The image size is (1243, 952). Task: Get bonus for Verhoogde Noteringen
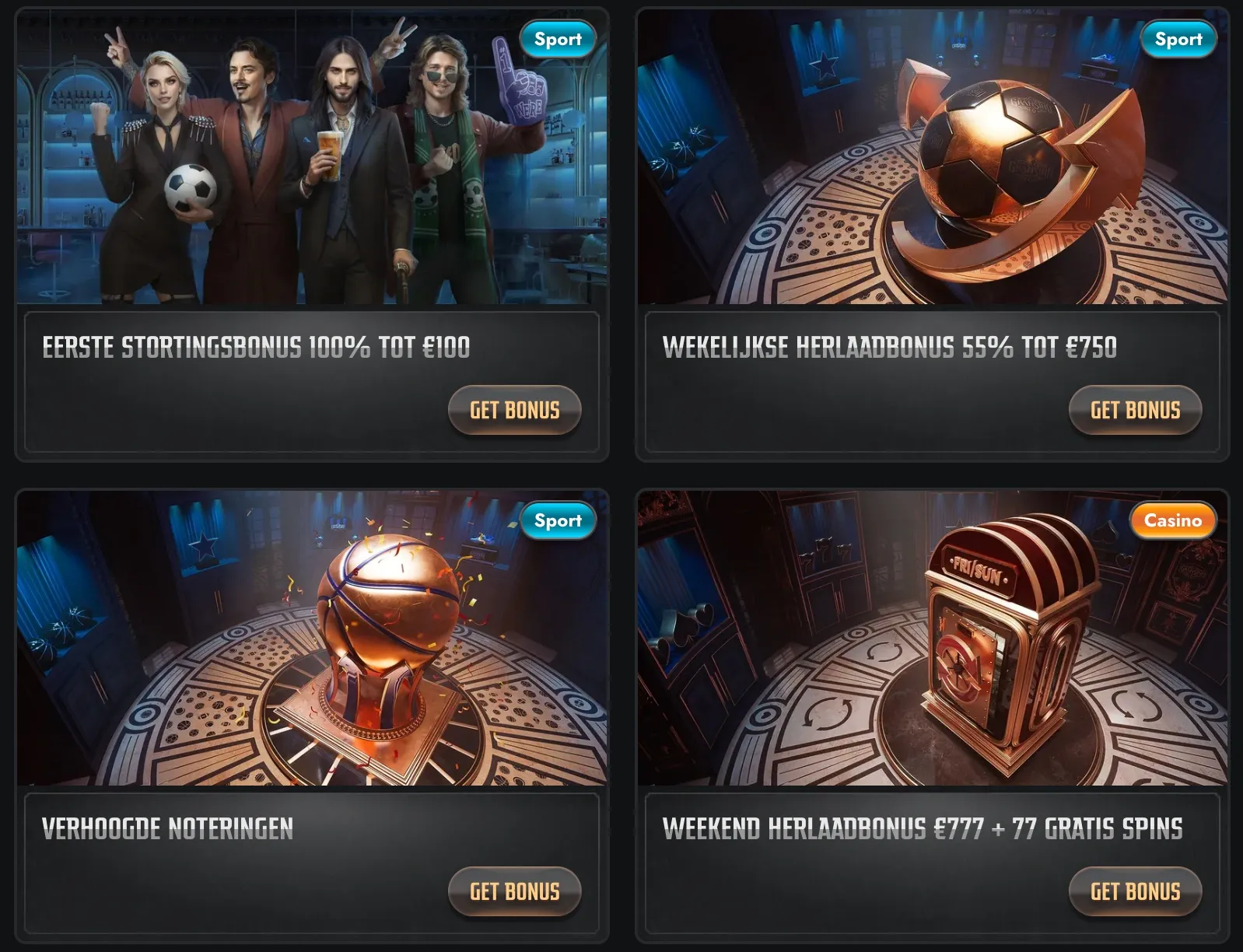click(514, 891)
